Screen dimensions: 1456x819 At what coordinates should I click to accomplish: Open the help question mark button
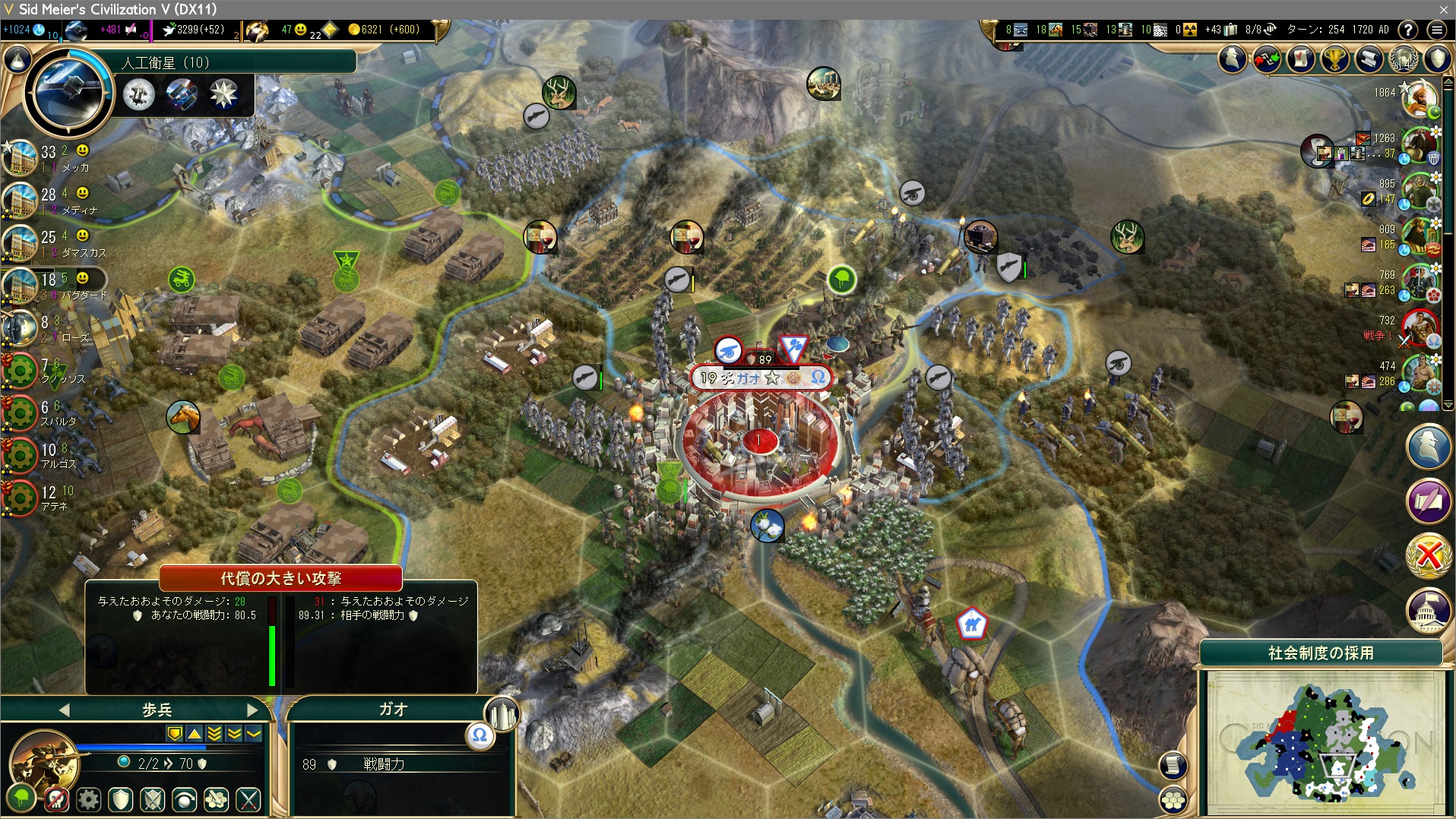(1408, 30)
